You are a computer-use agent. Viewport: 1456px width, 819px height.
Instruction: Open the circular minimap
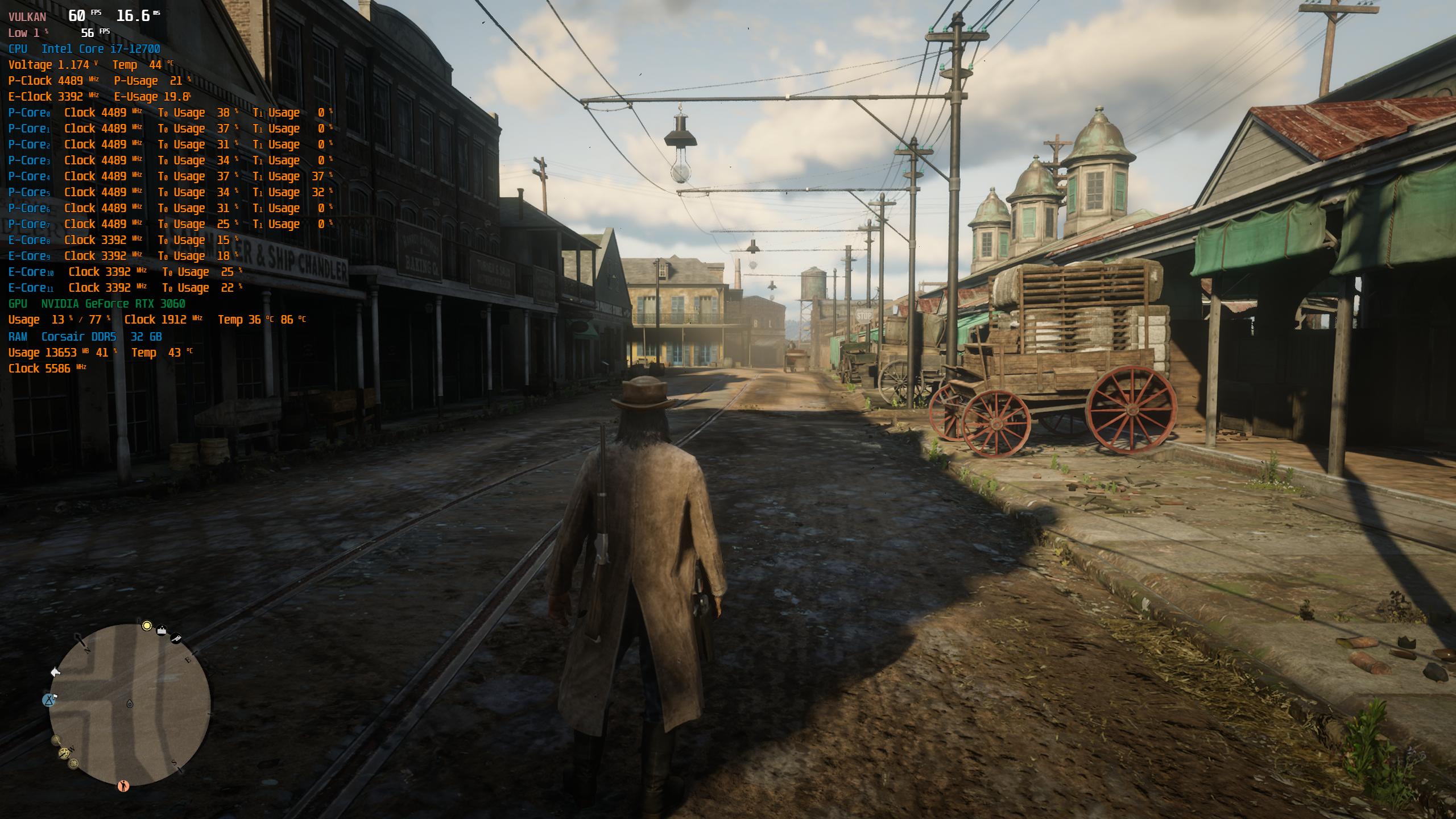(x=130, y=705)
